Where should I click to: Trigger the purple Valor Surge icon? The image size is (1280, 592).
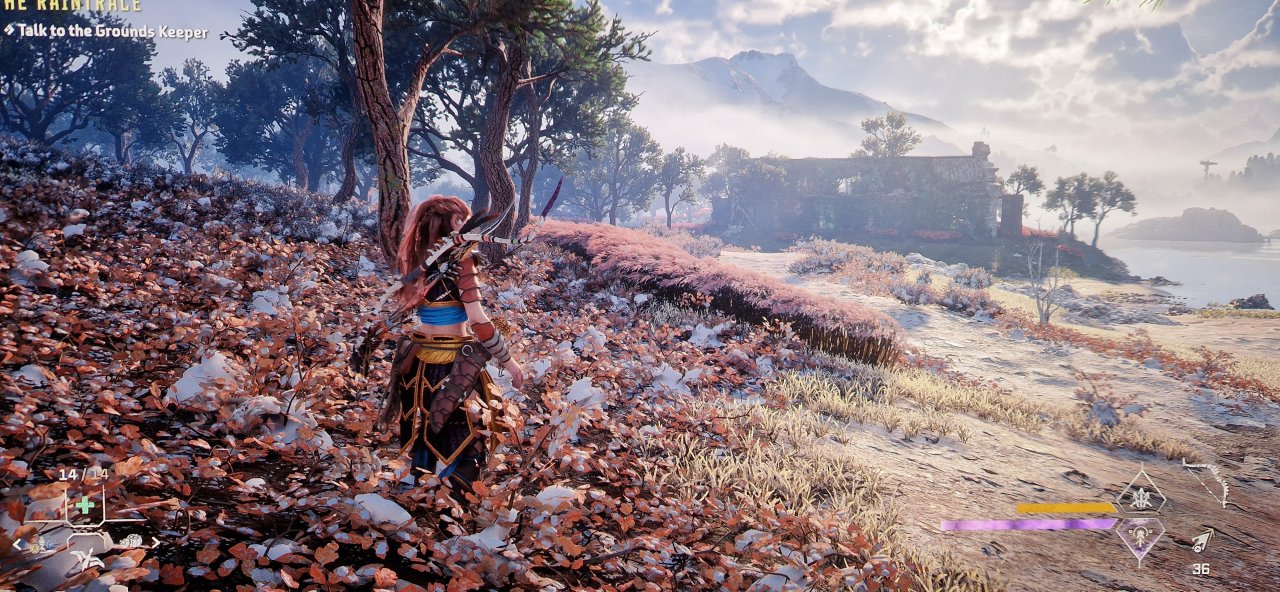[1140, 537]
